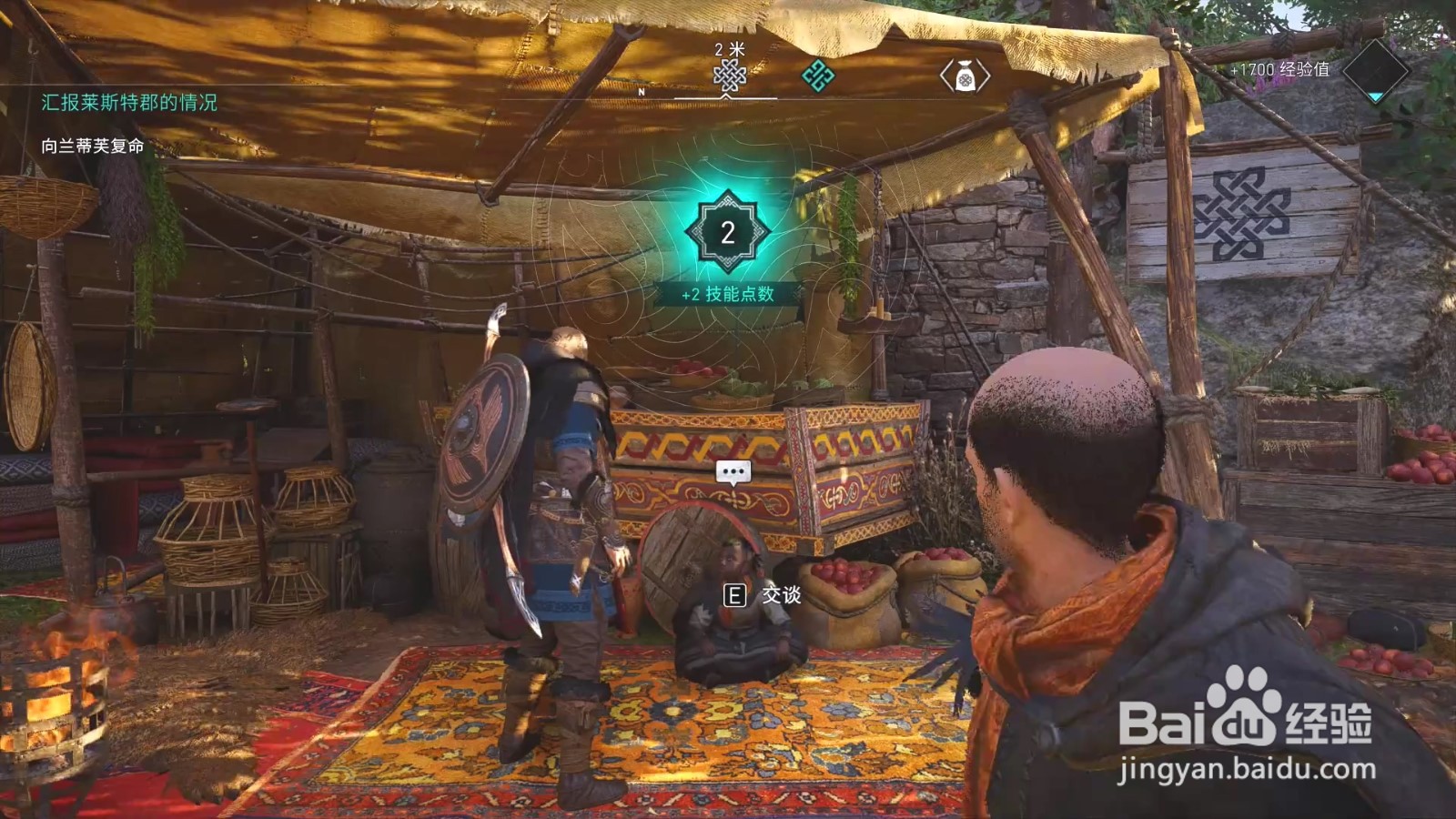
Task: Click the glowing skill point badge showing 2
Action: pos(728,232)
